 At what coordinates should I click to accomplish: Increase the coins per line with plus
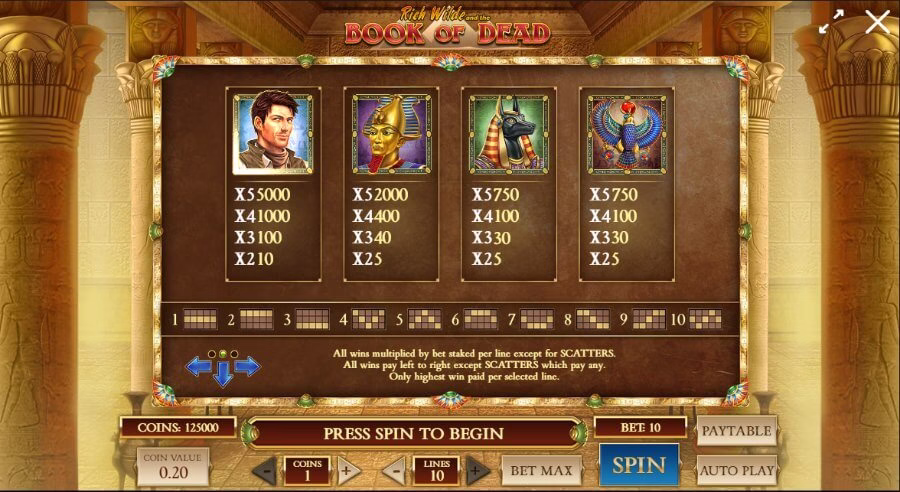click(x=348, y=470)
